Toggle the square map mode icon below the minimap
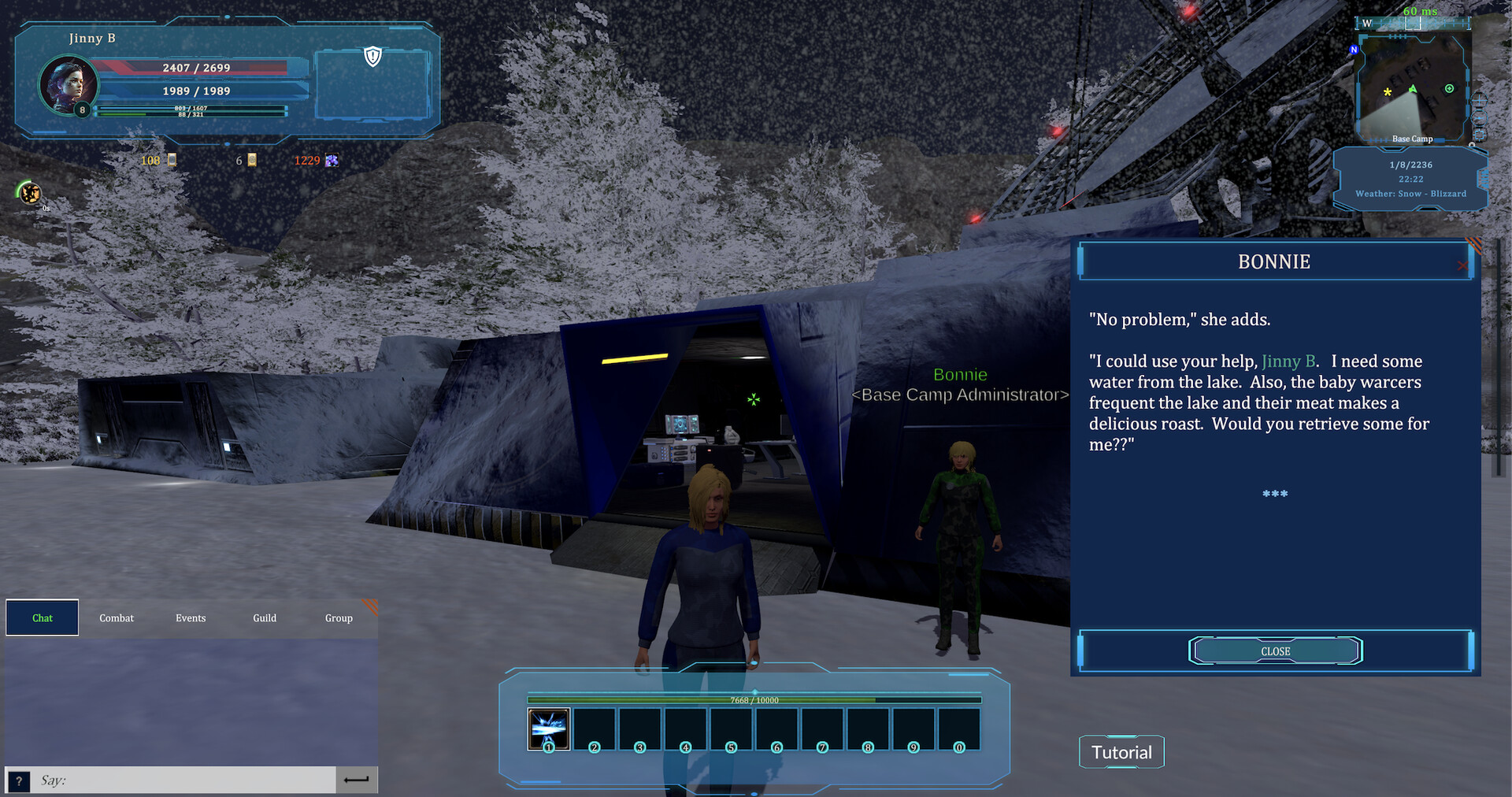 pyautogui.click(x=1479, y=134)
